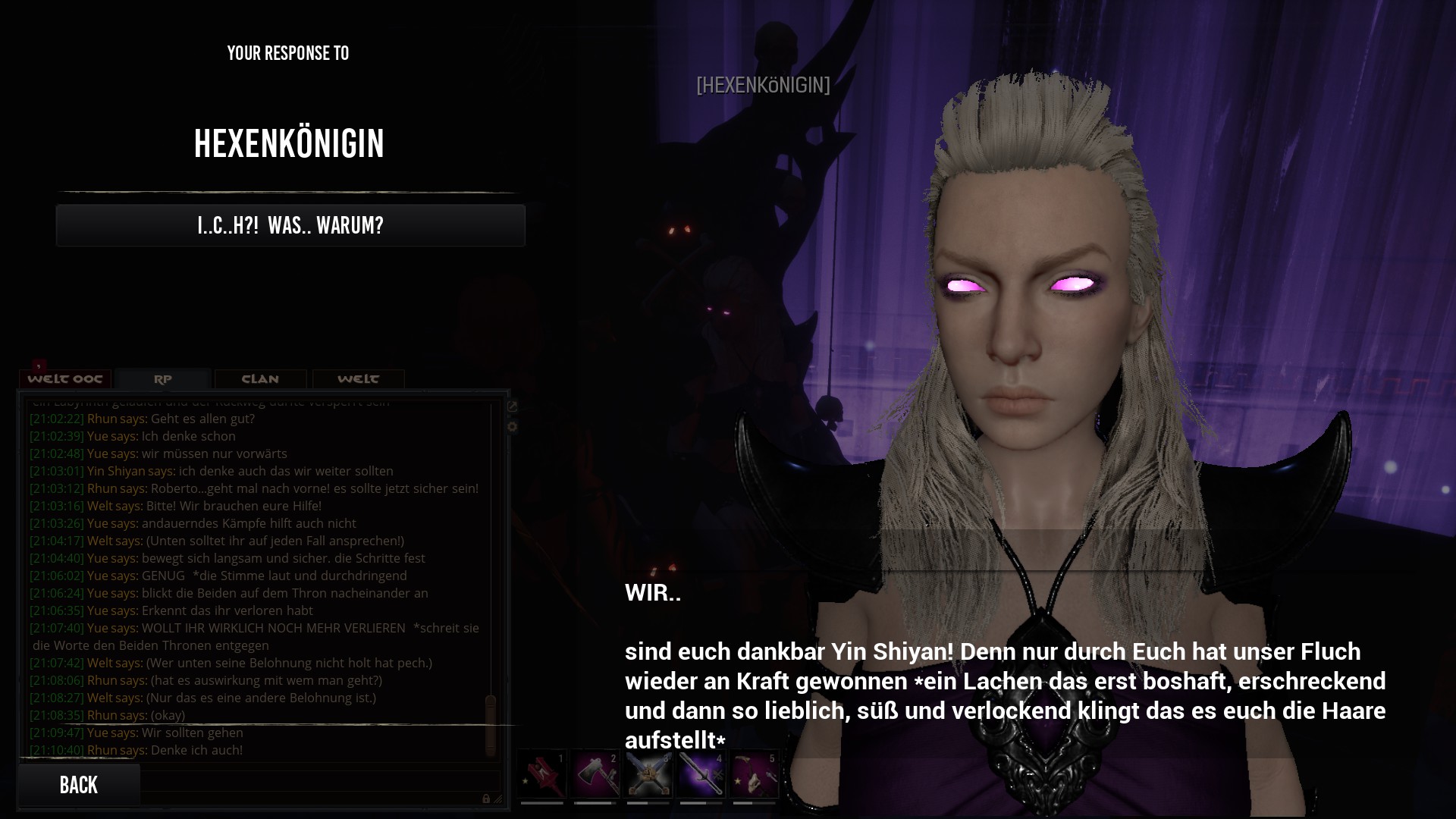
Task: Toggle the chat window lock
Action: click(x=486, y=799)
